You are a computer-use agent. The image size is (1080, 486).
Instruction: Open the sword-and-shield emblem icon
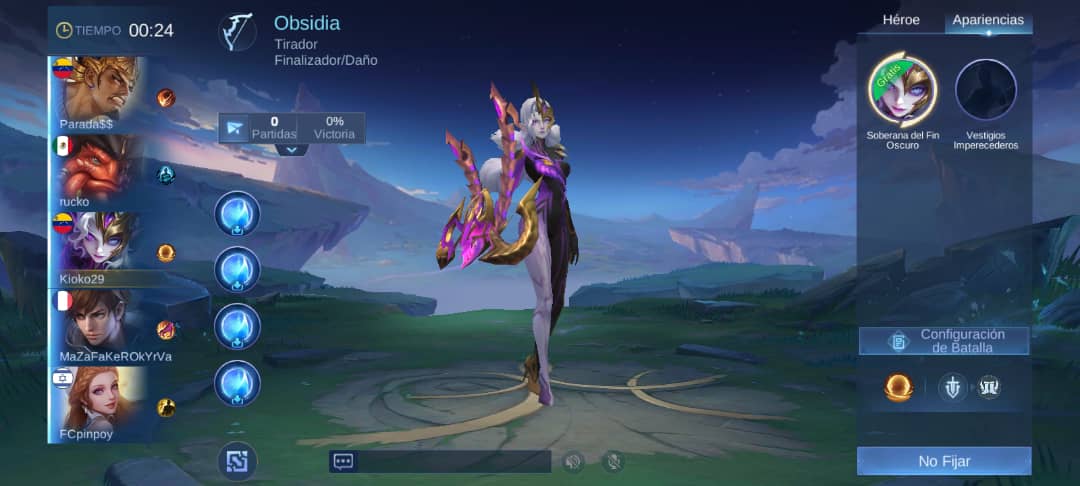pos(953,388)
